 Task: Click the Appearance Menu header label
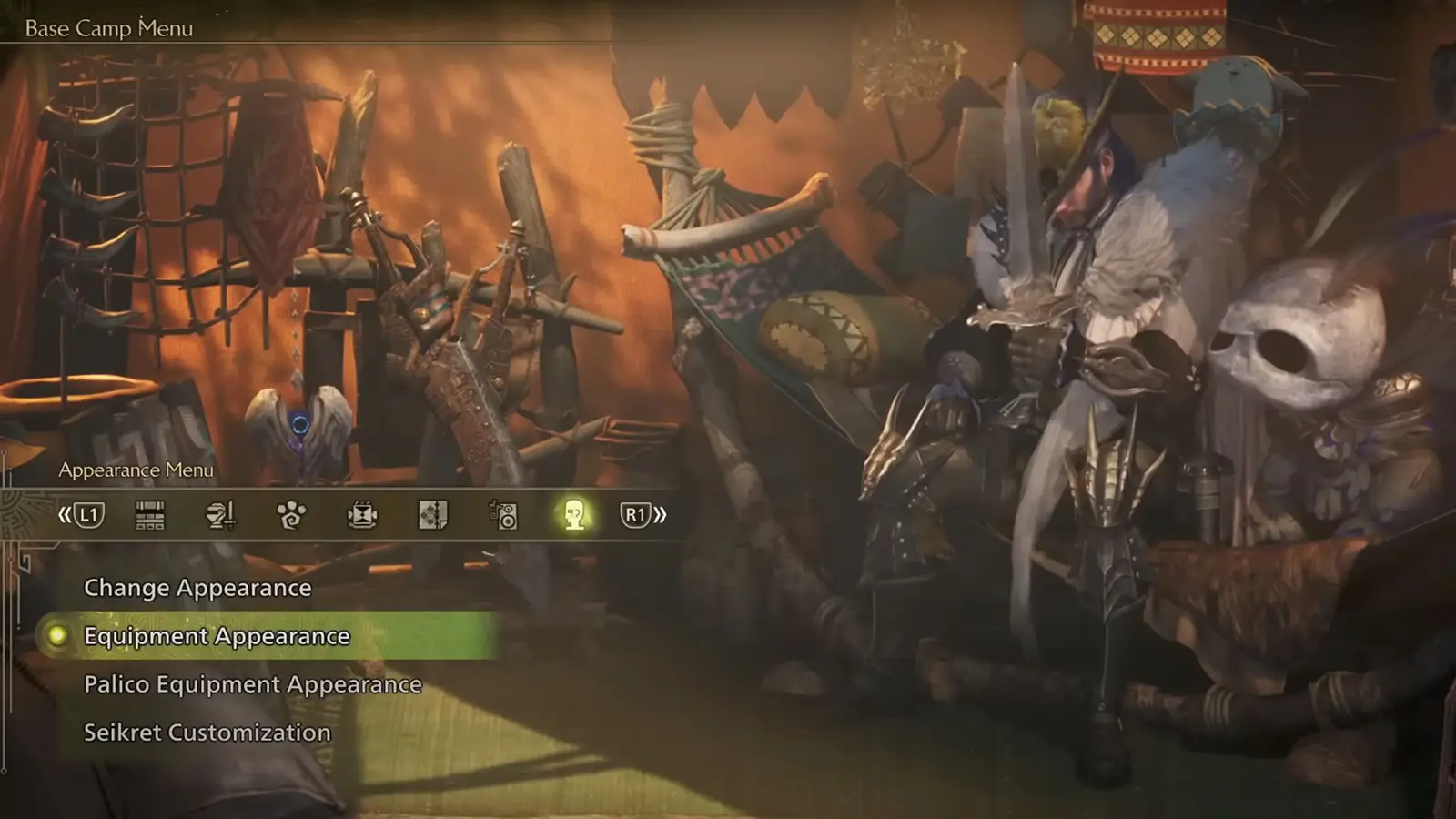point(136,470)
